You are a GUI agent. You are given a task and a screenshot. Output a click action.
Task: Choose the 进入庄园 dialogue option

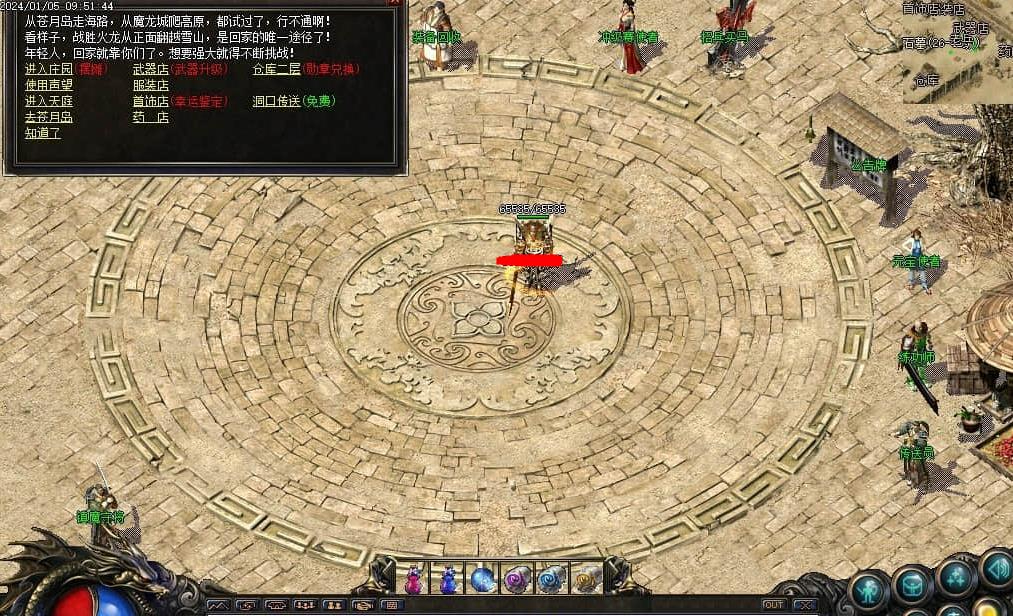pos(49,70)
